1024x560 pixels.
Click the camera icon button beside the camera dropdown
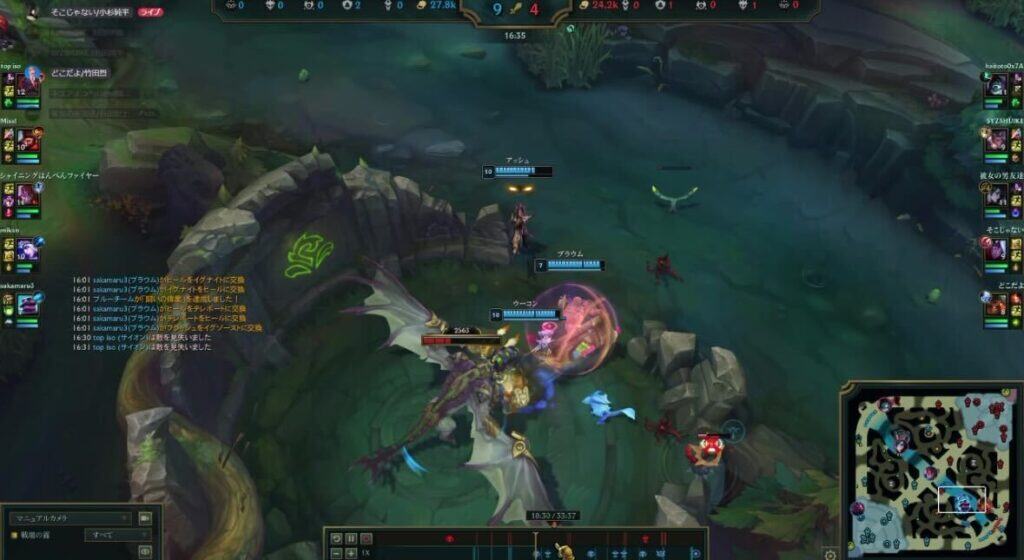(x=145, y=518)
